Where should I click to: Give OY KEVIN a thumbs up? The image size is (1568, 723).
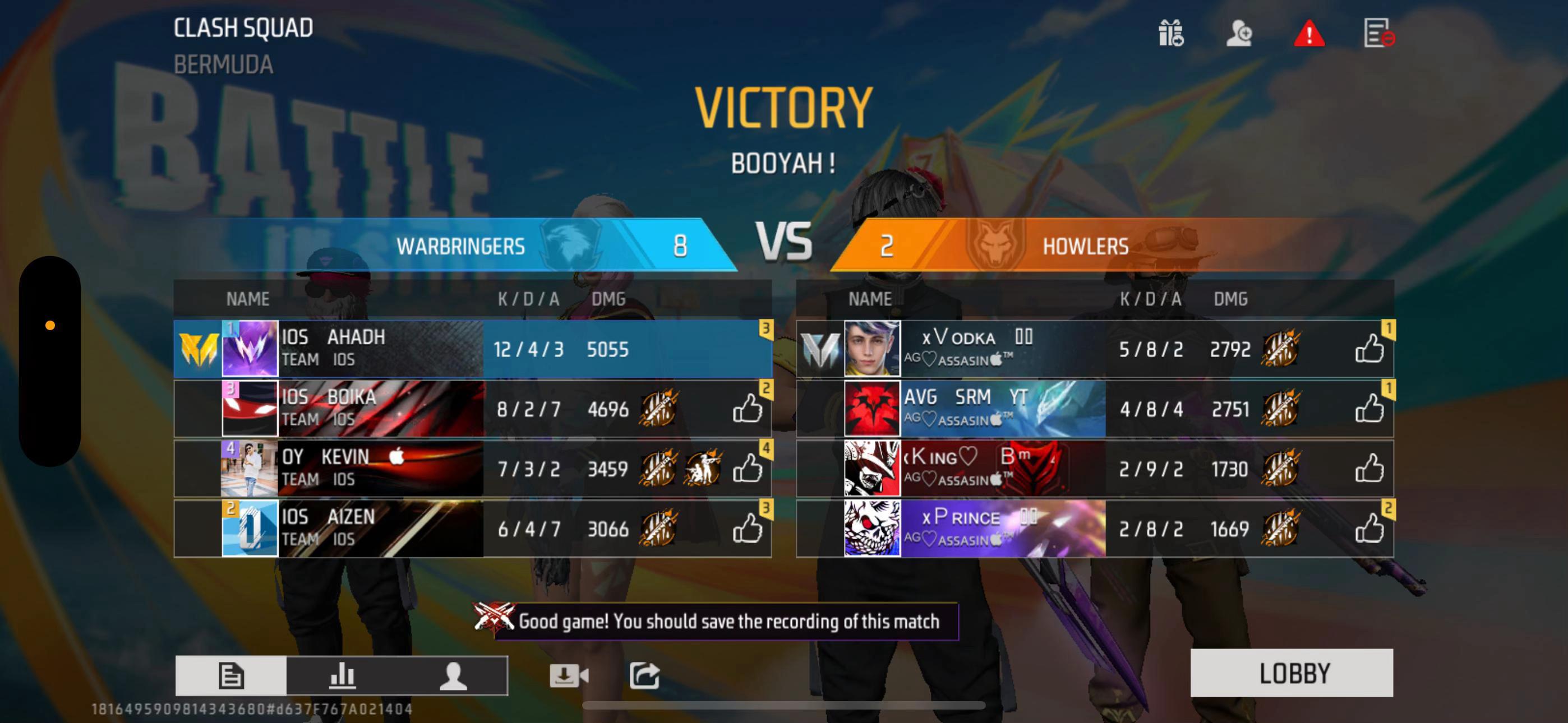[747, 469]
